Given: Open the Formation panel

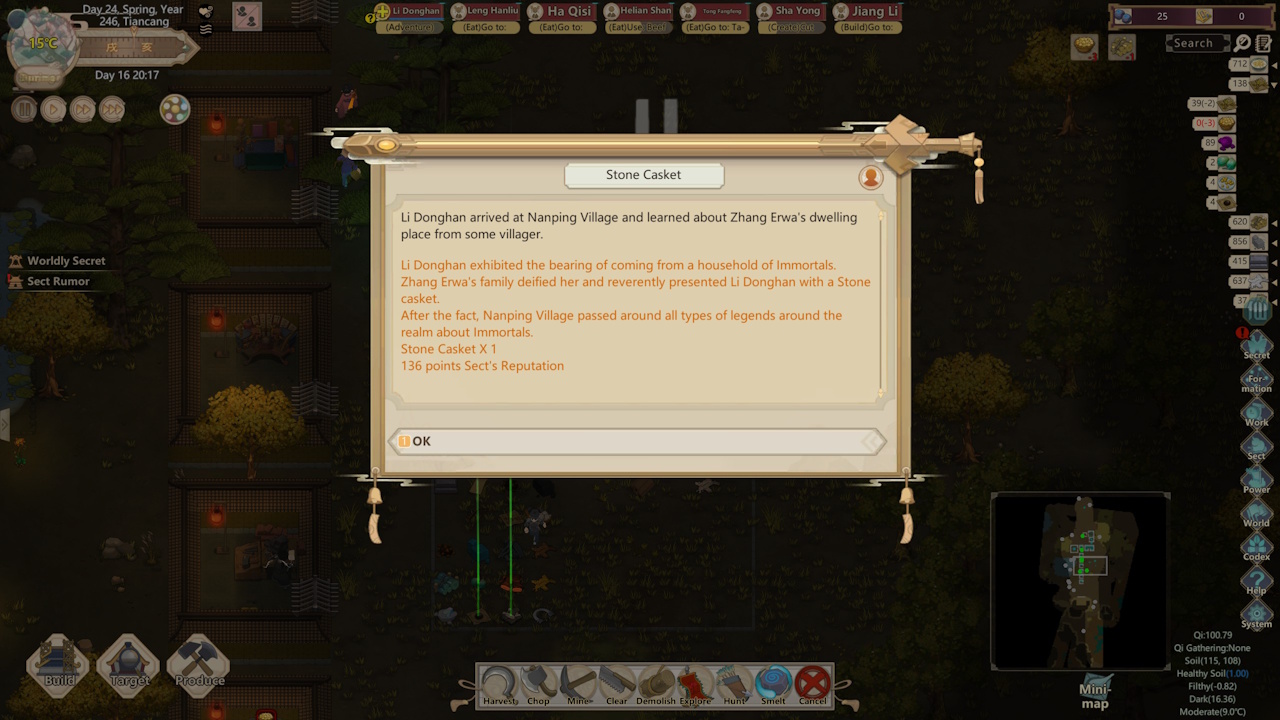Looking at the screenshot, I should (x=1257, y=379).
